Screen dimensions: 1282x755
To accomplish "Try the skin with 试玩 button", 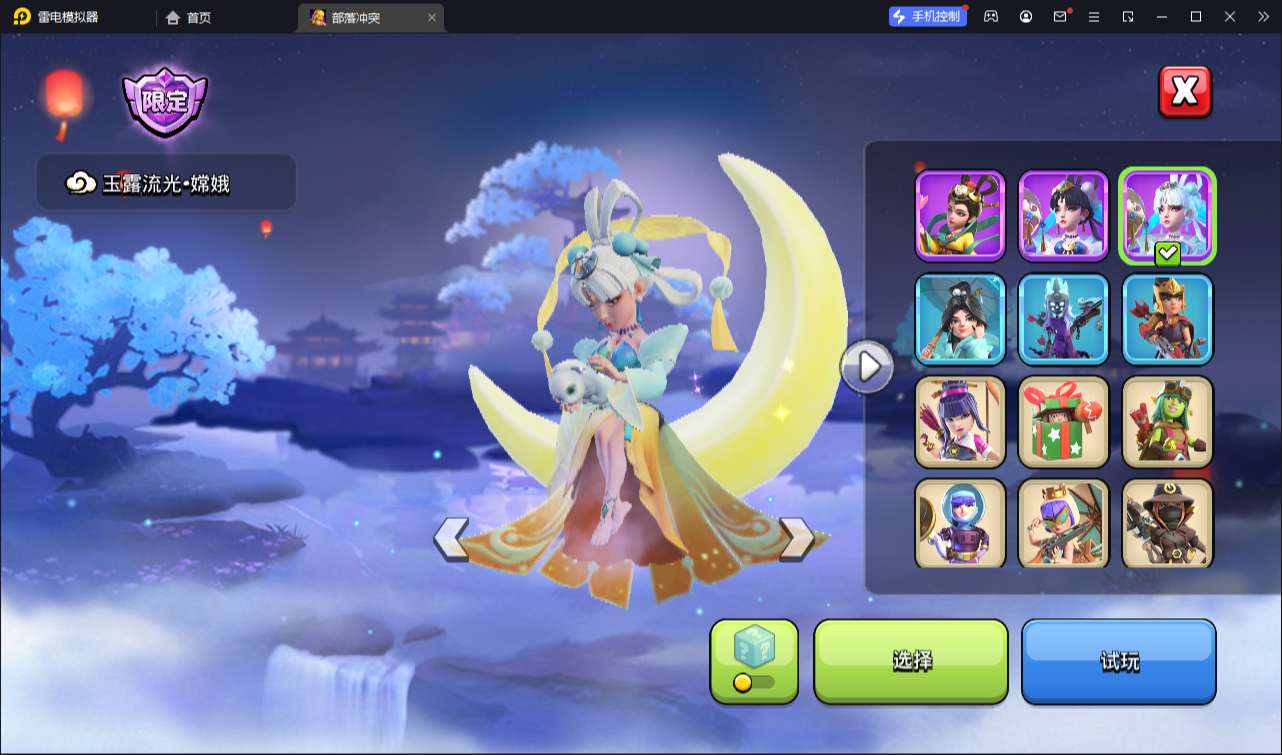I will point(1118,661).
